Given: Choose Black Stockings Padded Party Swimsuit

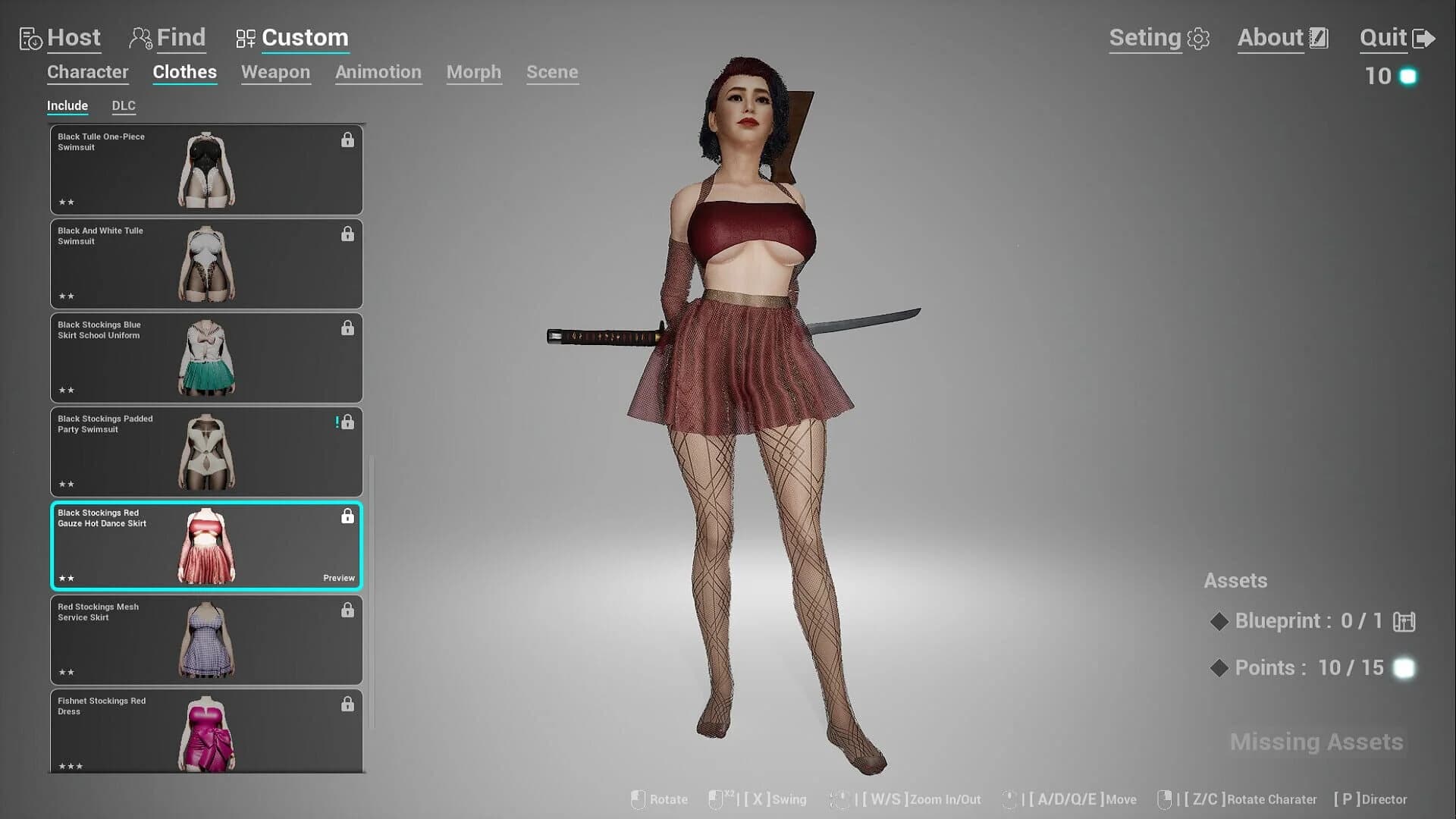Looking at the screenshot, I should [206, 452].
